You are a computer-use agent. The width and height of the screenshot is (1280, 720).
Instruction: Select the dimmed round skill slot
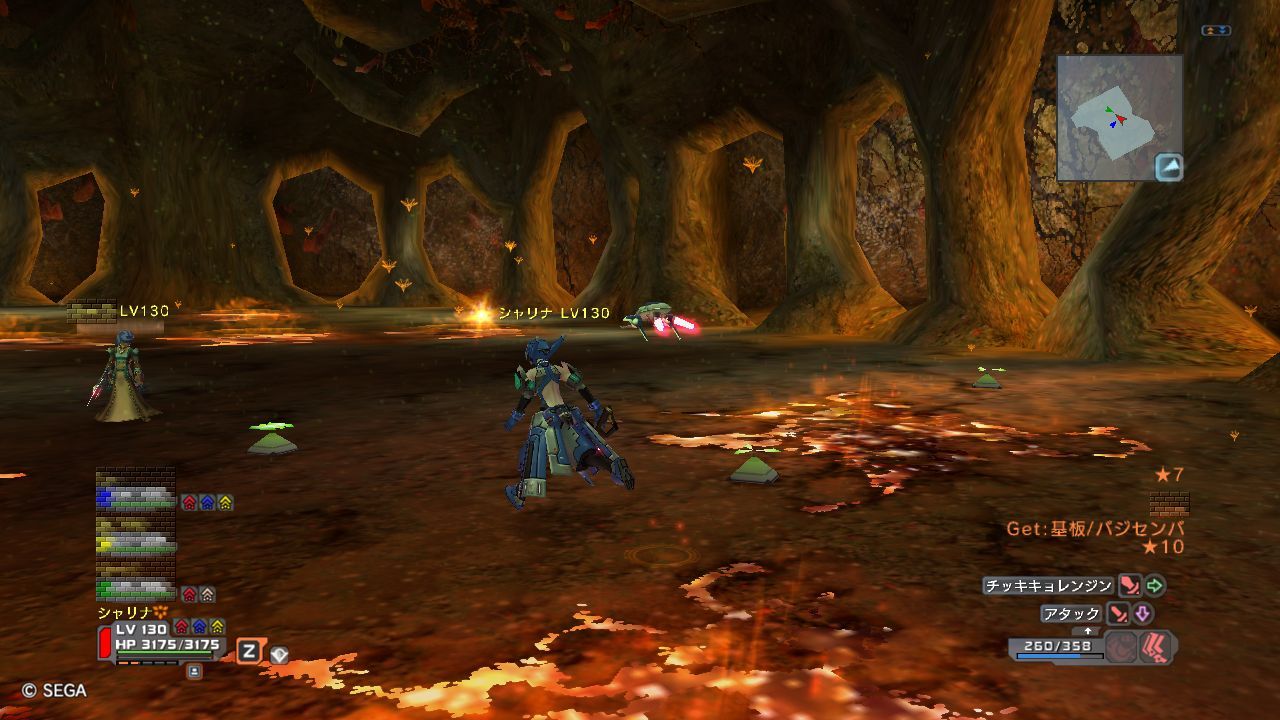tap(1122, 646)
